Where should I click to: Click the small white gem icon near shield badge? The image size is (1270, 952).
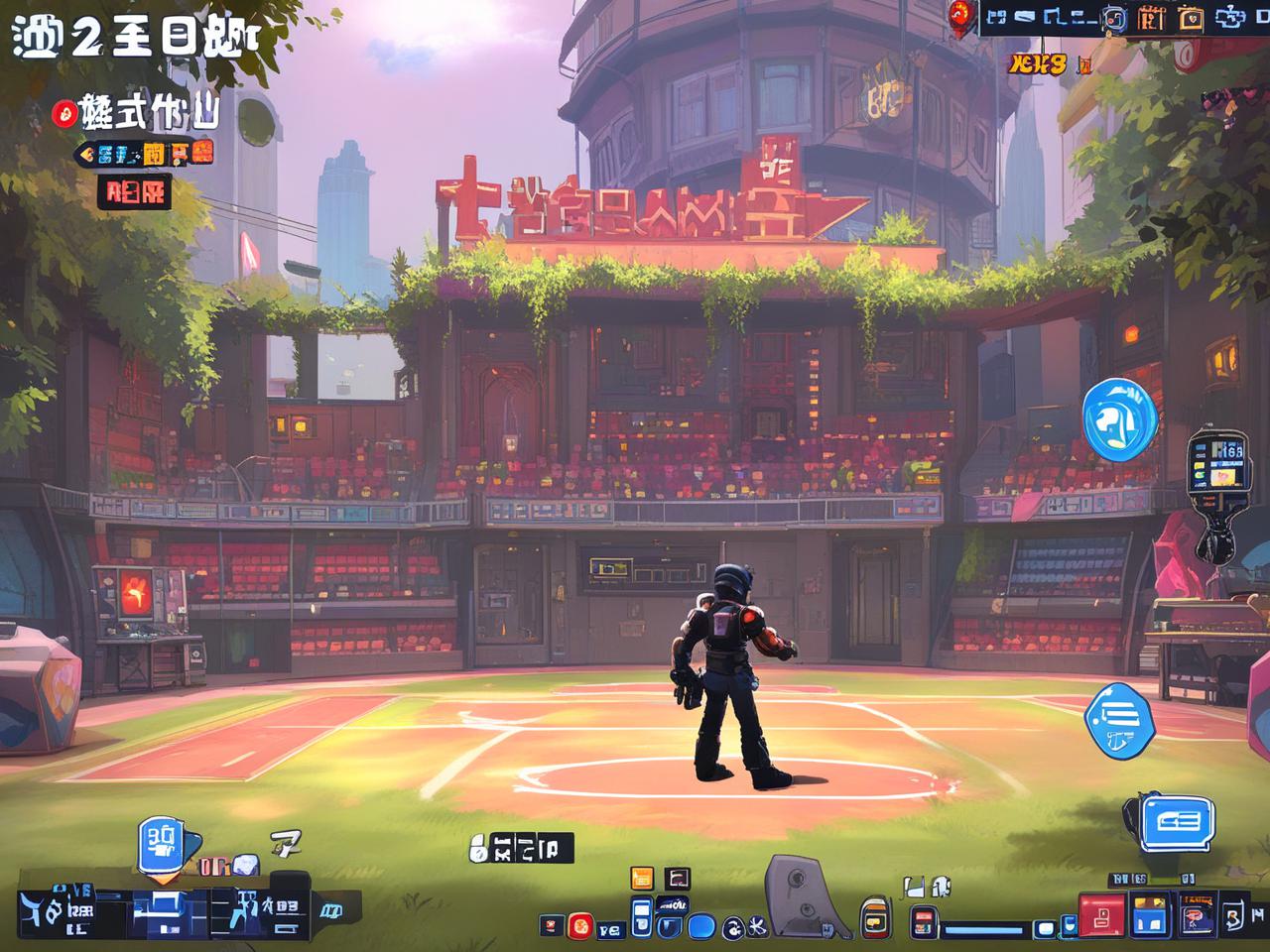pos(243,865)
